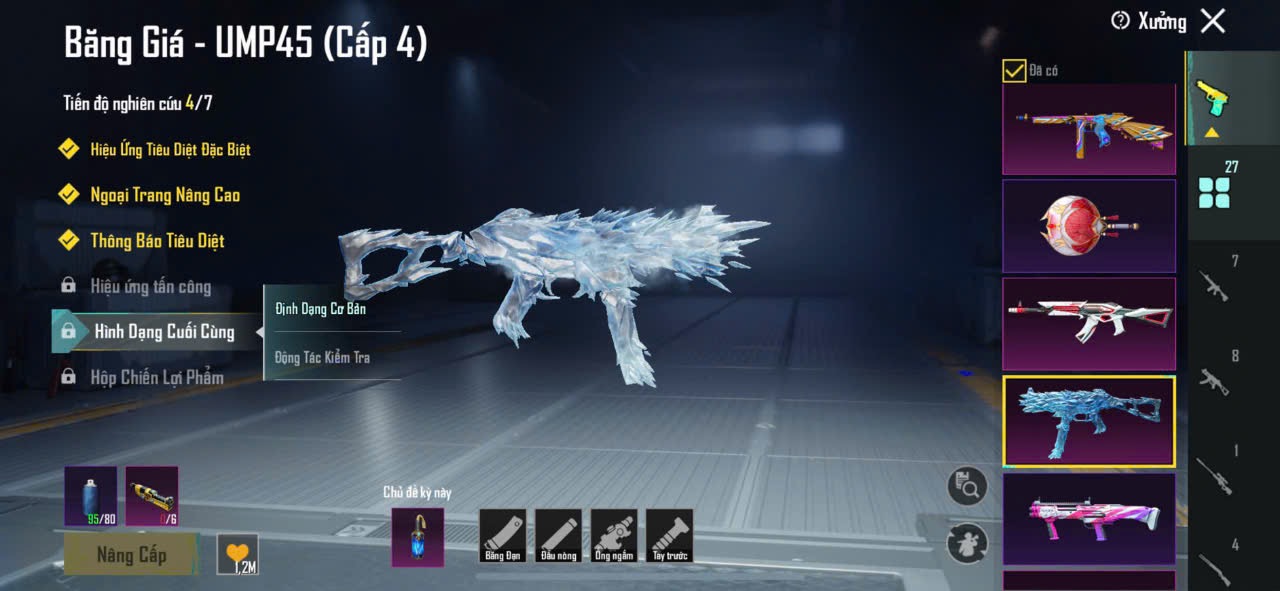The image size is (1280, 591).
Task: Select the pink shotgun skin thumbnail
Action: point(1089,518)
